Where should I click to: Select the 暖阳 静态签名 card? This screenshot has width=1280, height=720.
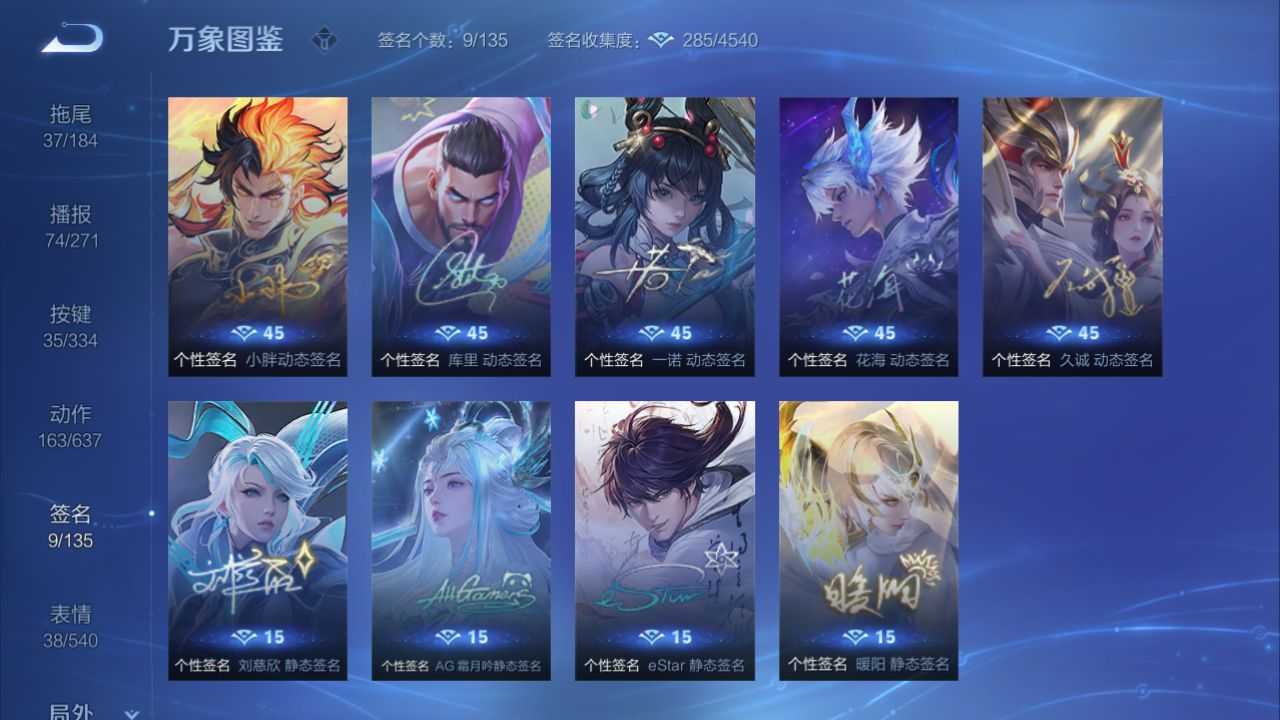[869, 540]
